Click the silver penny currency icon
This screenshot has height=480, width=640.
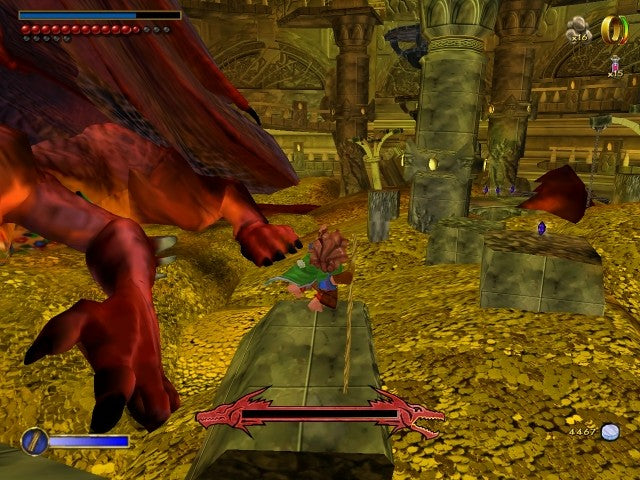(x=609, y=432)
